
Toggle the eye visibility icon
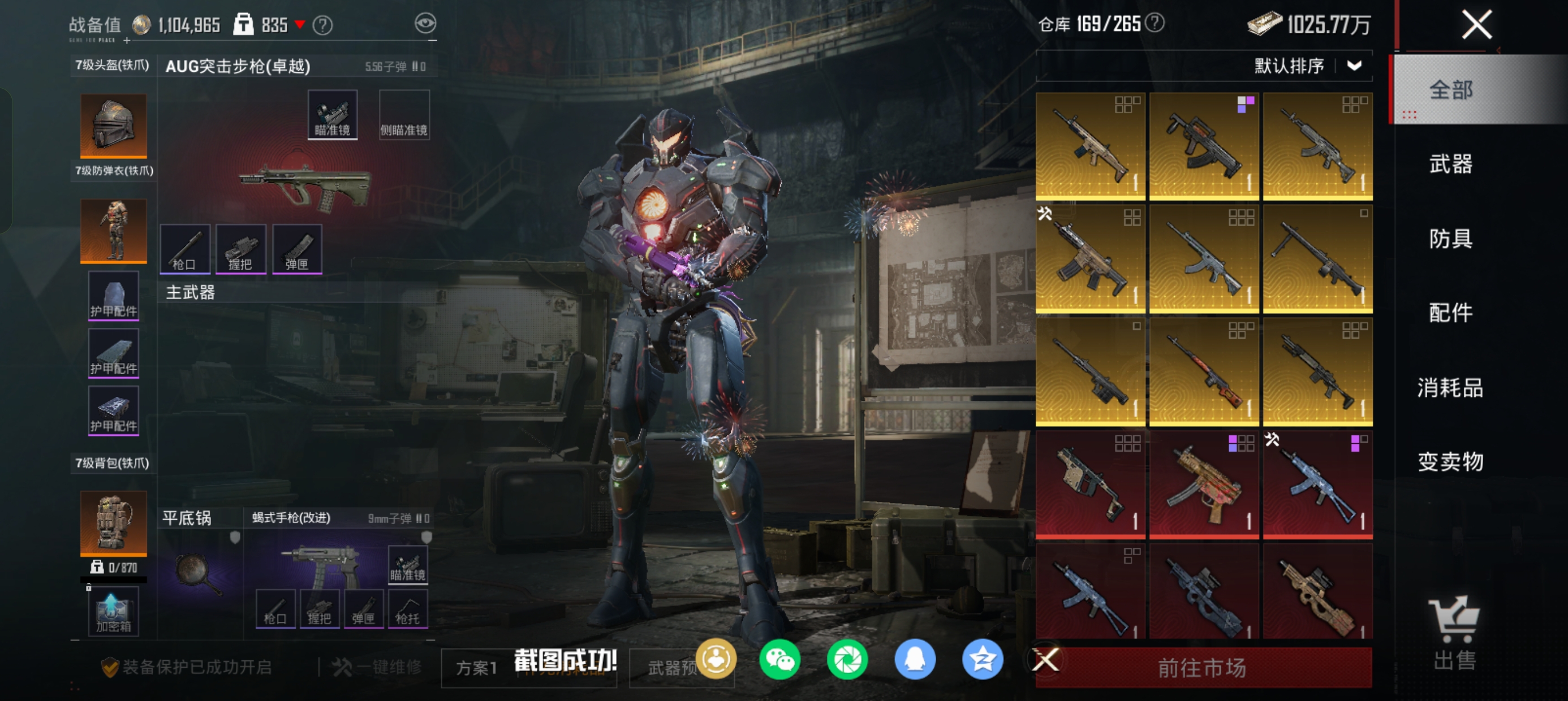(x=425, y=24)
